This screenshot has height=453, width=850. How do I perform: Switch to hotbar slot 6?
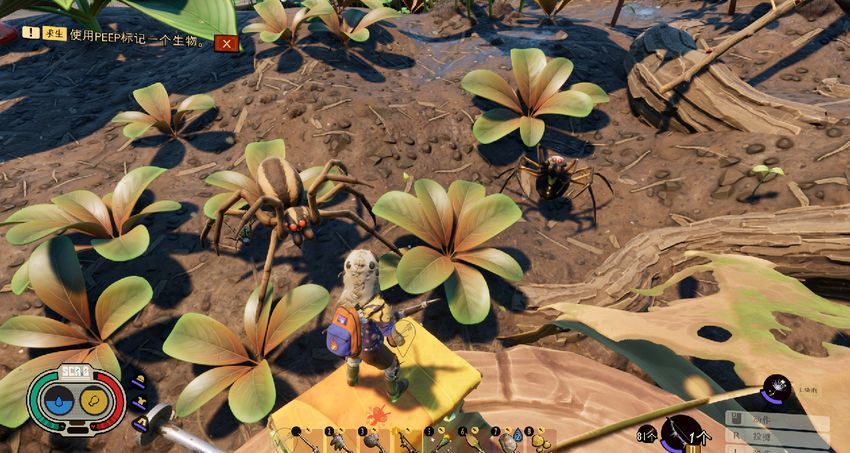[x=474, y=440]
